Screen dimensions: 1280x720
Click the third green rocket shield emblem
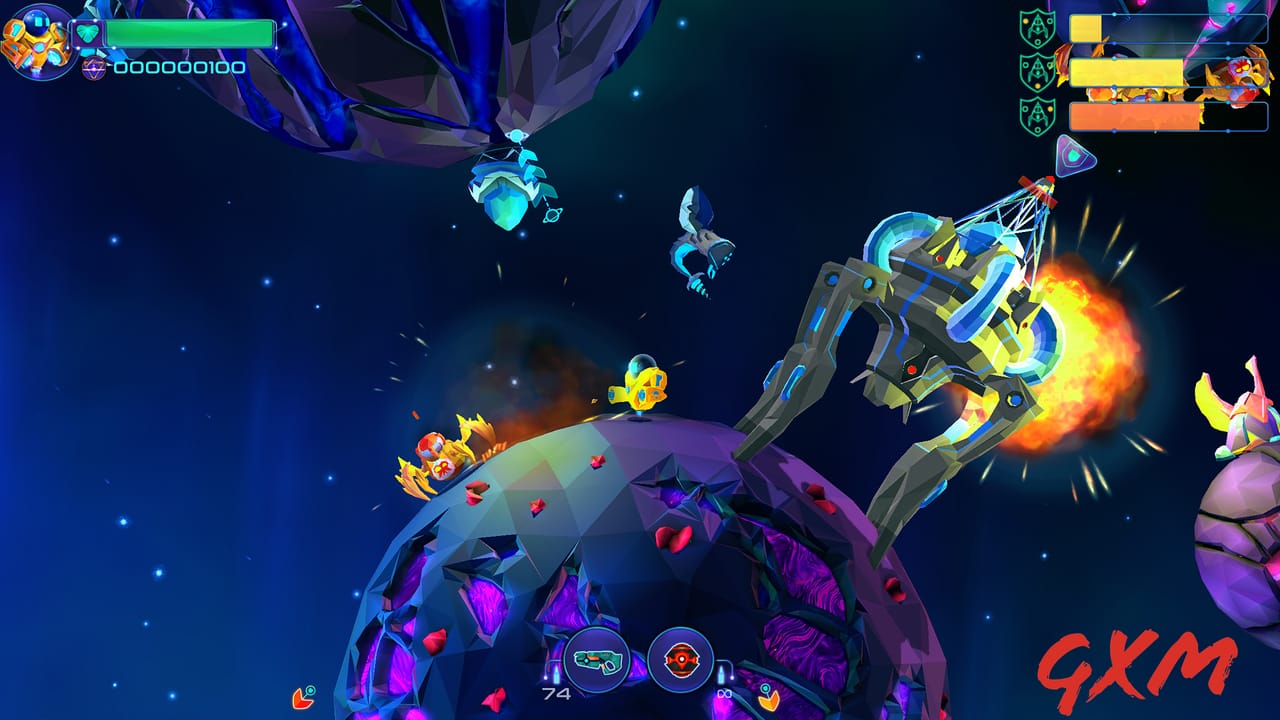(x=1037, y=116)
